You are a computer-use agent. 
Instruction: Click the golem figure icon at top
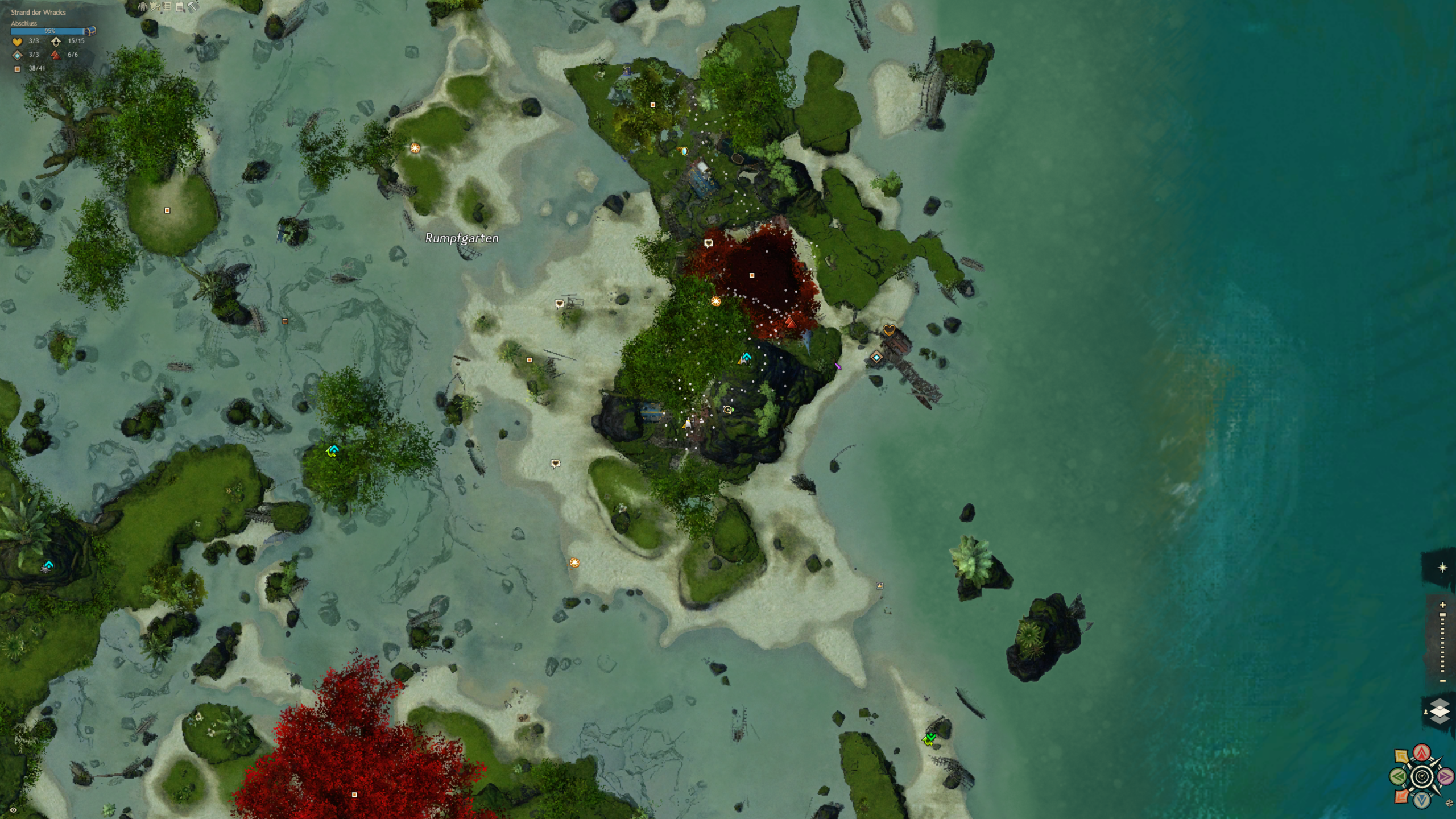(143, 6)
